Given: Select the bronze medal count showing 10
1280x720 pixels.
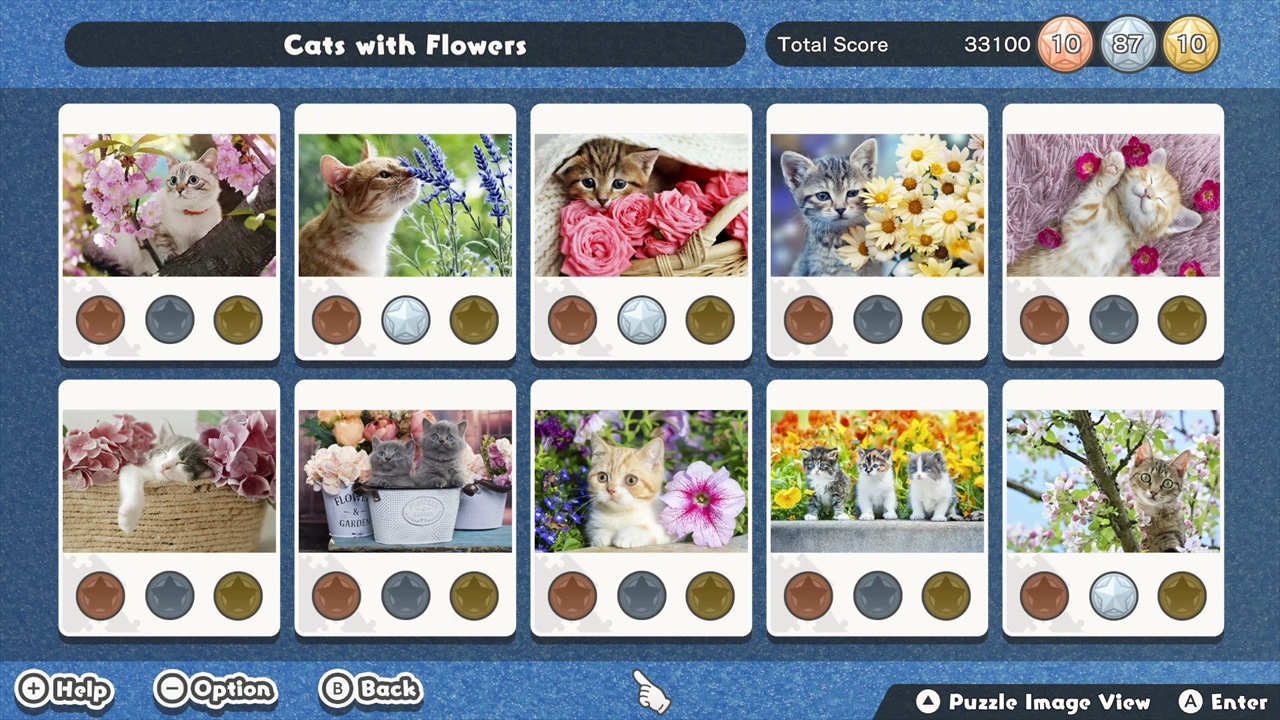Looking at the screenshot, I should pos(1065,44).
